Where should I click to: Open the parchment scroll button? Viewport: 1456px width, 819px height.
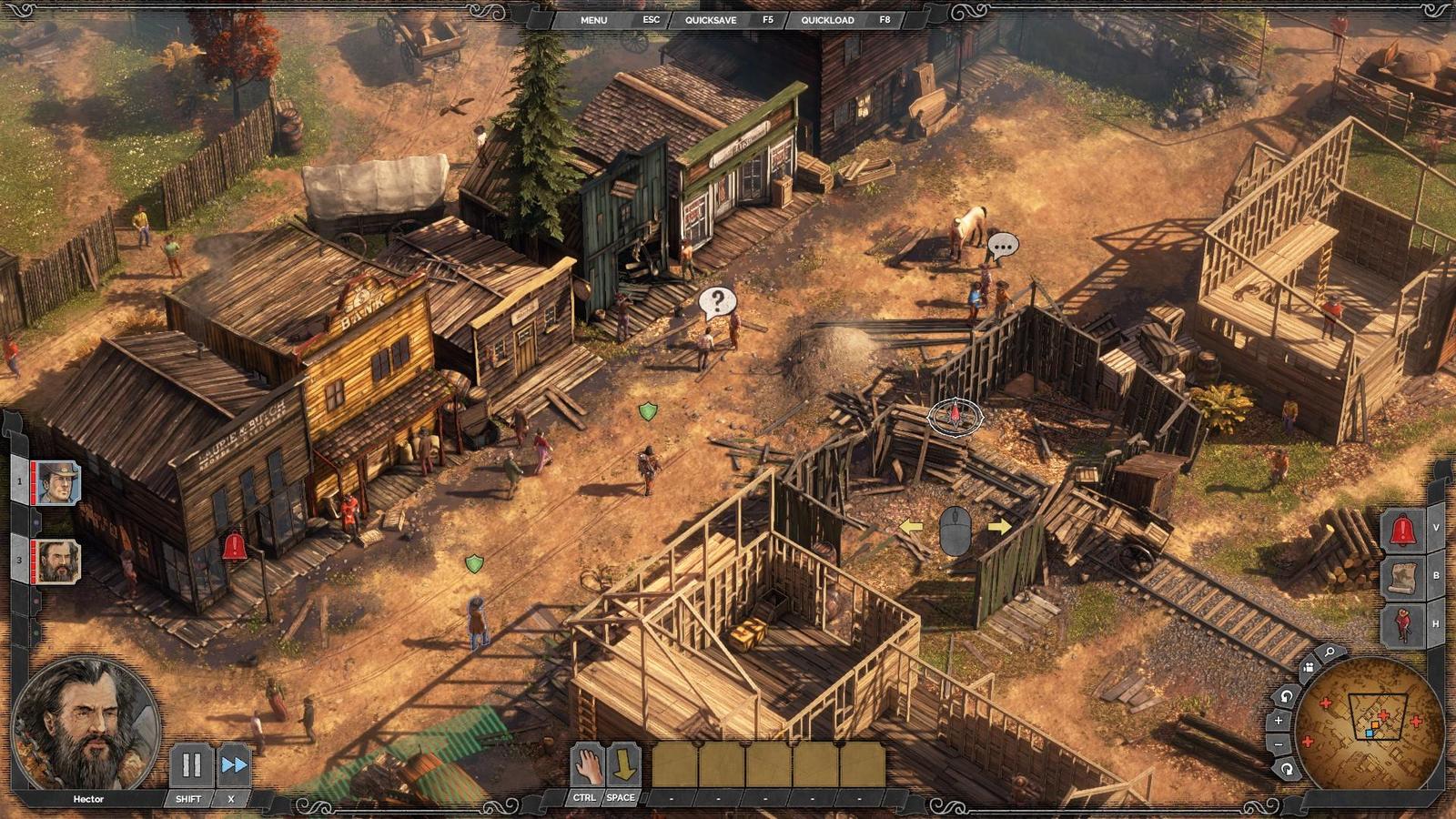pyautogui.click(x=1402, y=577)
